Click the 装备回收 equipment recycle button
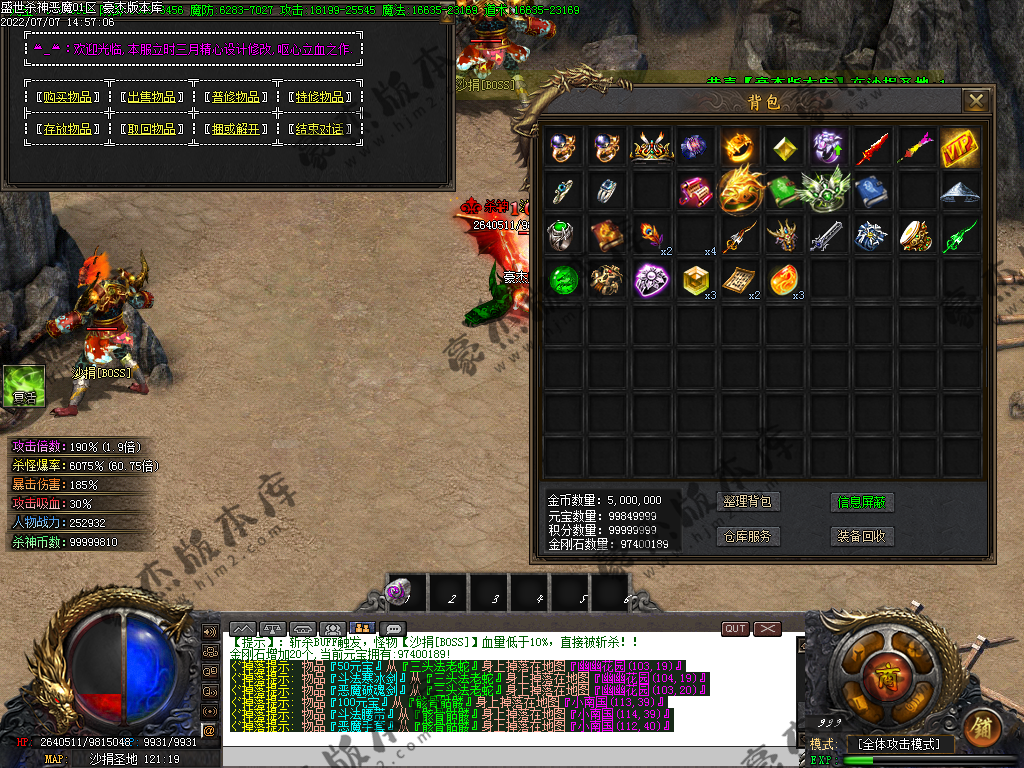This screenshot has width=1024, height=768. tap(861, 536)
